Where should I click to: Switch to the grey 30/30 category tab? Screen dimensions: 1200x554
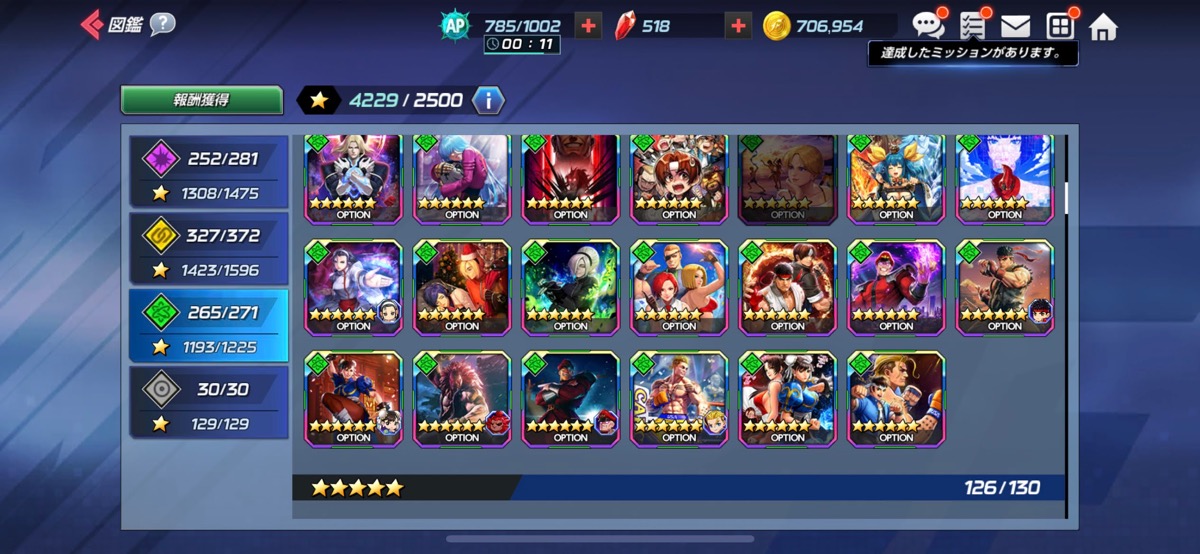click(208, 402)
